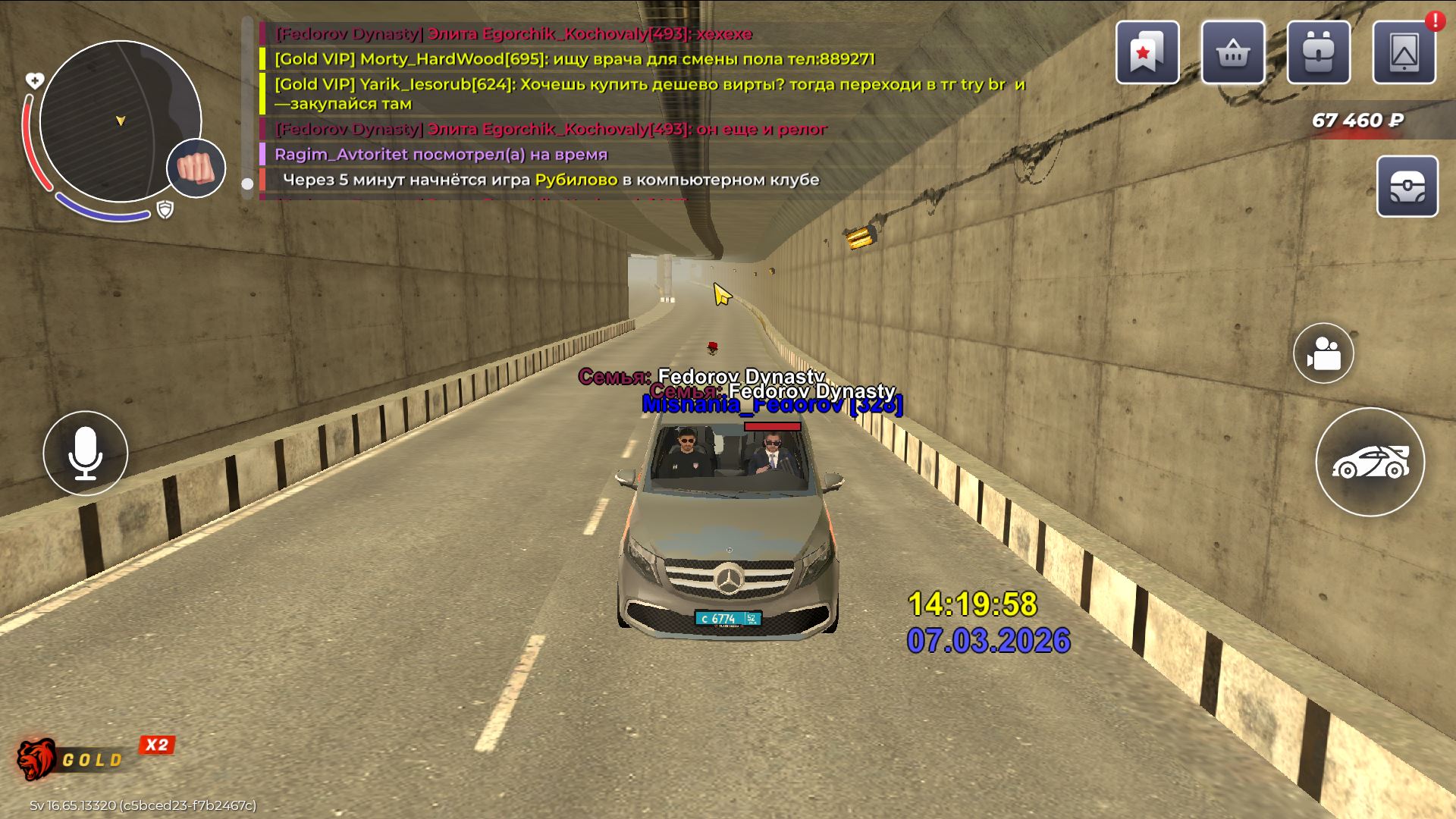Viewport: 1456px width, 819px height.
Task: Select the fist weapon icon
Action: 196,168
